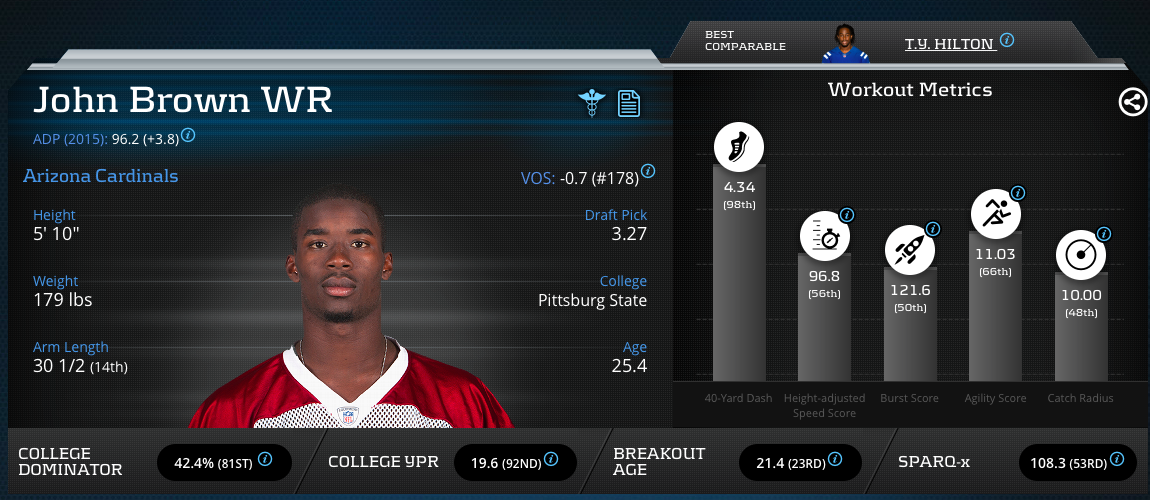This screenshot has height=500, width=1150.
Task: Open the share icon
Action: [1132, 102]
